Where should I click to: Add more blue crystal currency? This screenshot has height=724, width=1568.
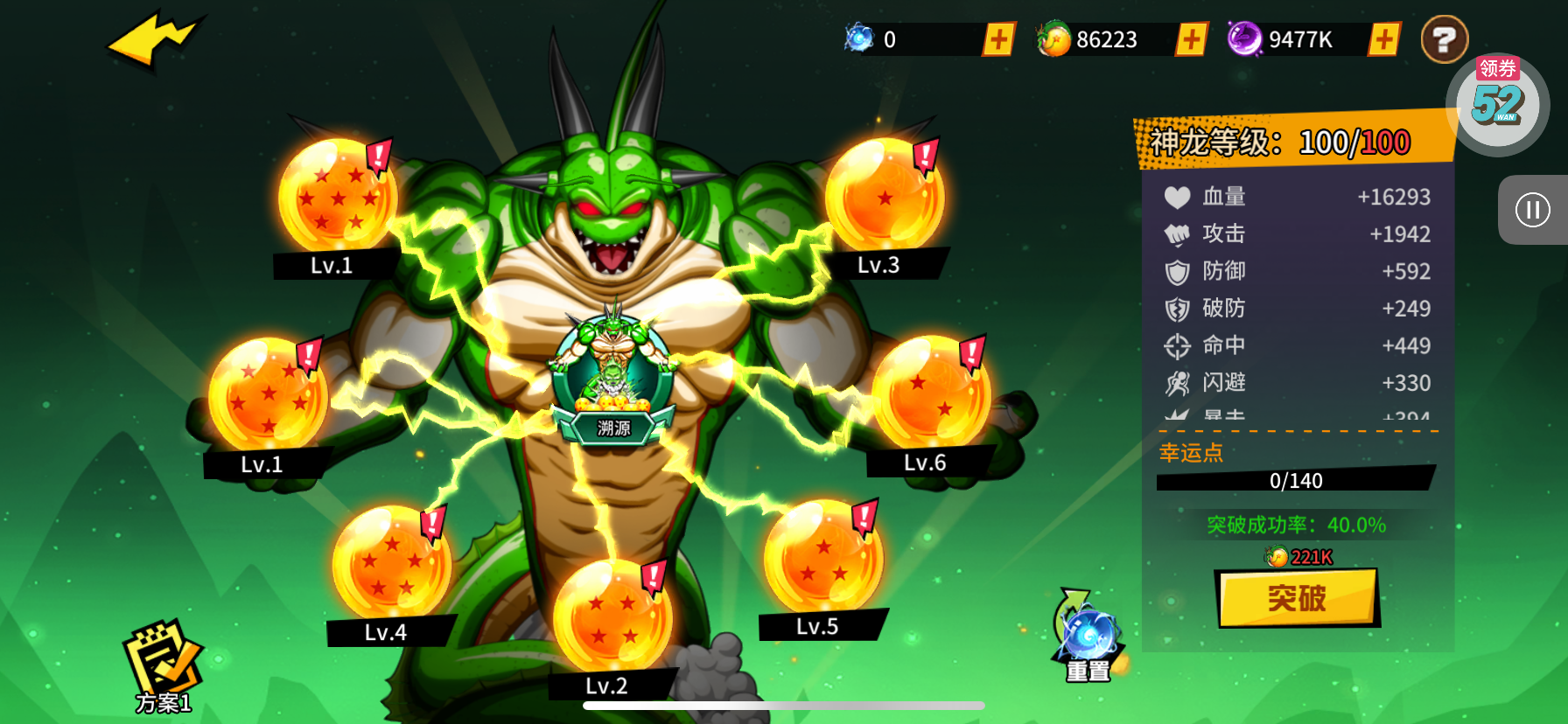tap(998, 39)
